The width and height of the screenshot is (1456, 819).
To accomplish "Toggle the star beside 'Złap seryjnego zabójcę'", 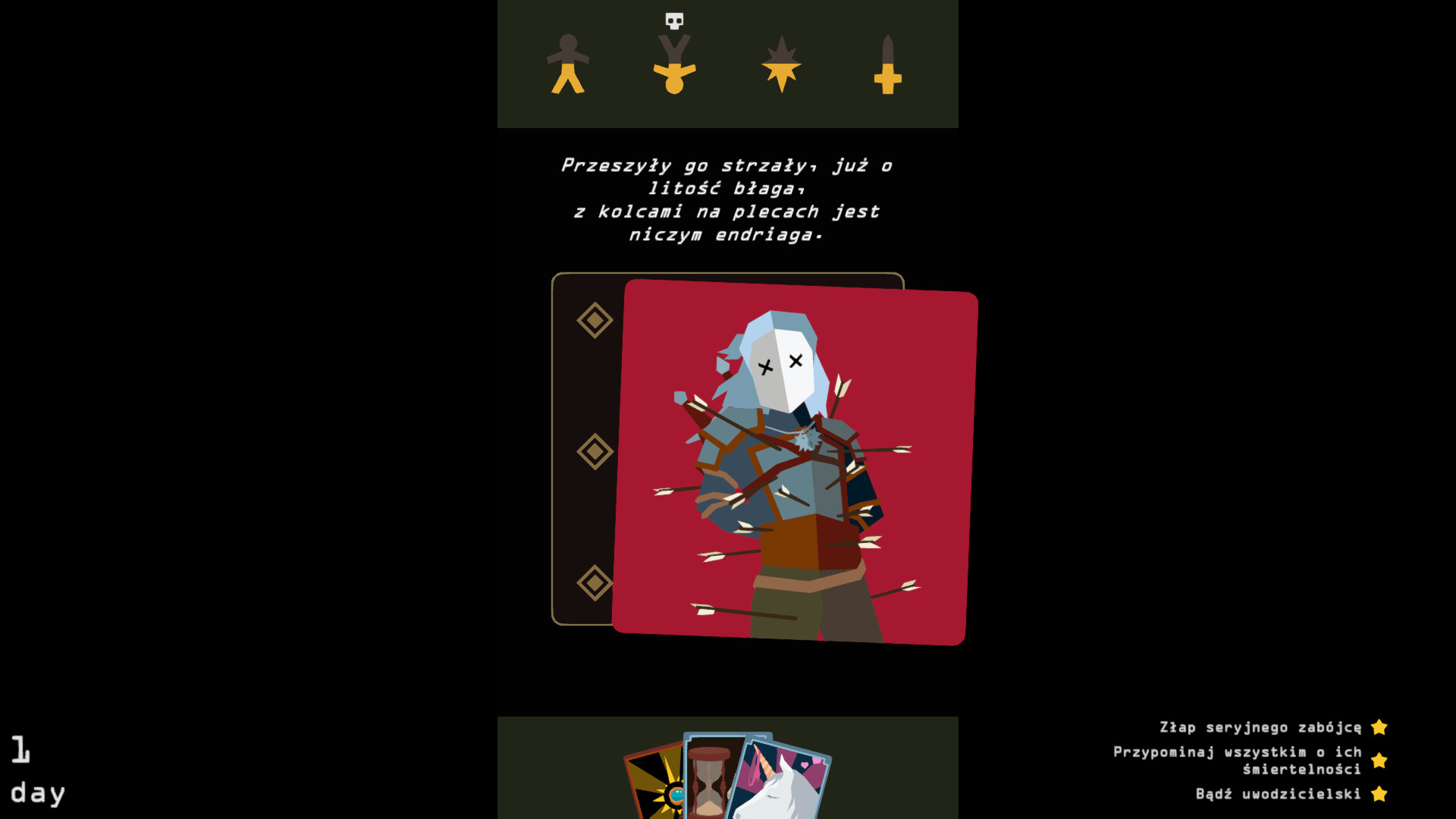I will point(1379,726).
